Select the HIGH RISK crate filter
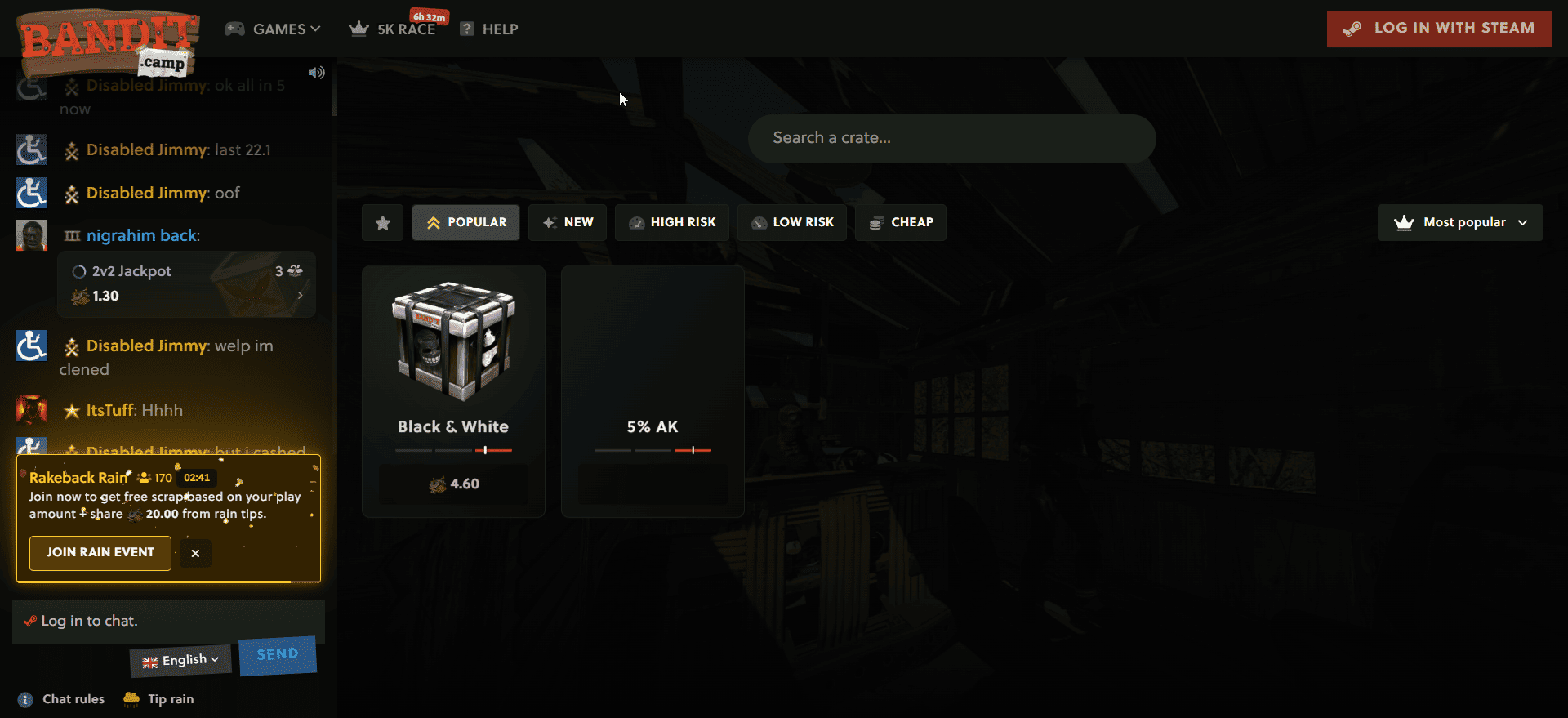The width and height of the screenshot is (1568, 718). [671, 222]
